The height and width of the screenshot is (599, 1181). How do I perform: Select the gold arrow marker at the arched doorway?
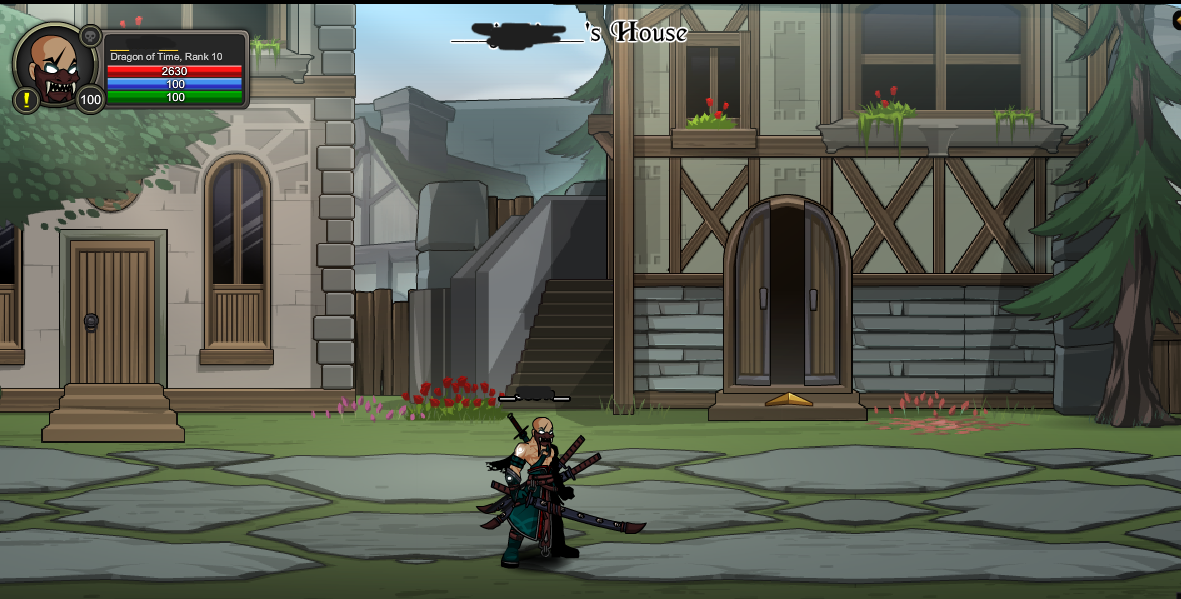tap(789, 399)
